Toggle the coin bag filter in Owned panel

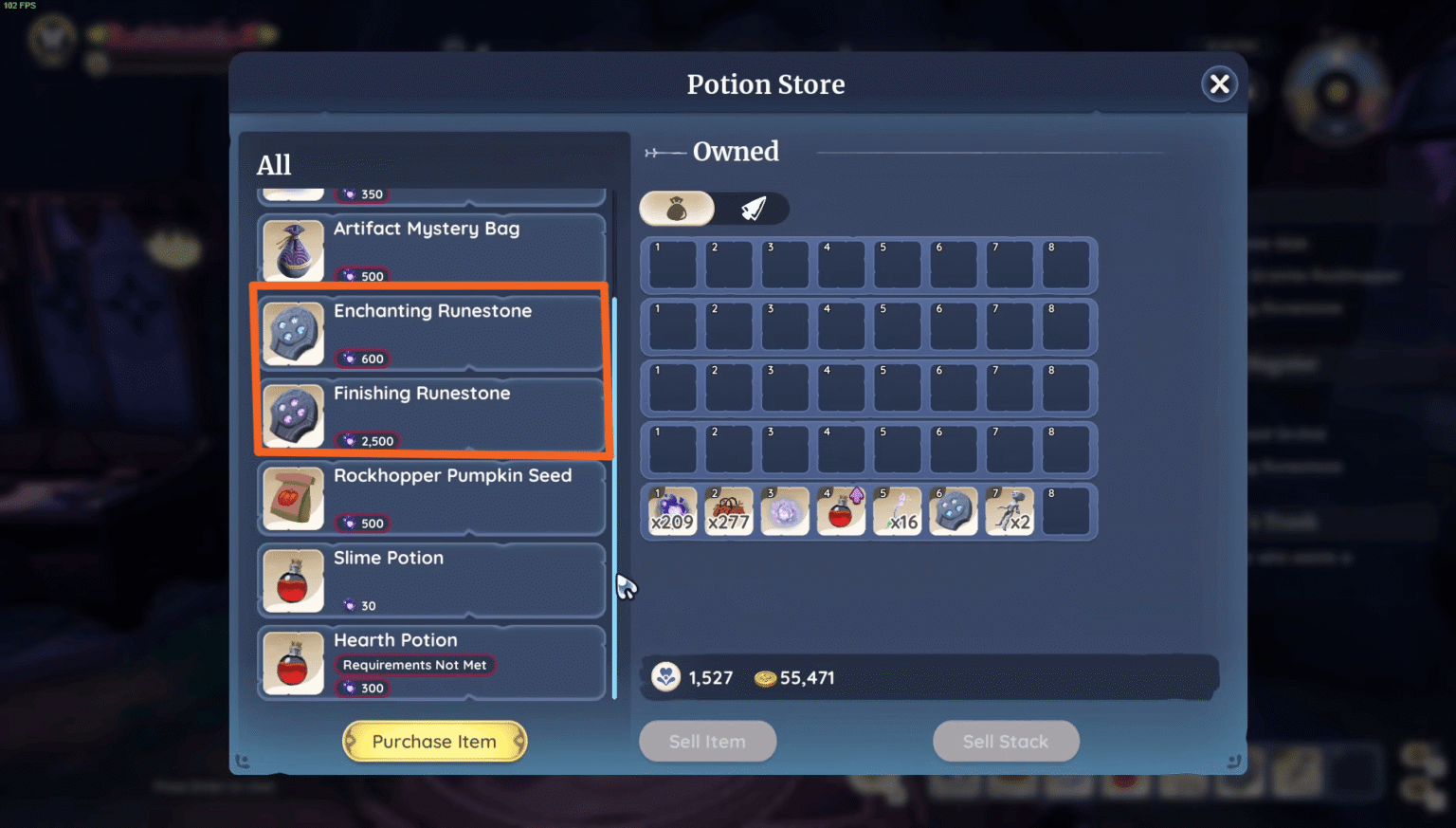pos(677,208)
